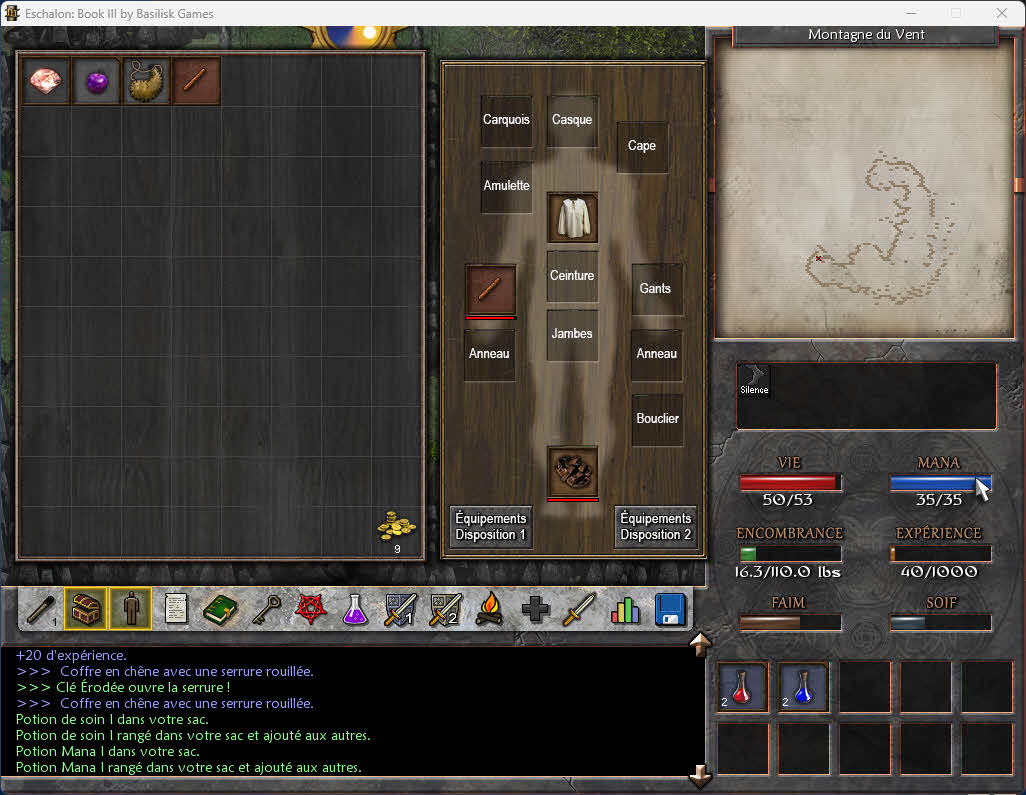Viewport: 1026px width, 795px height.
Task: Use the blue mana potion quick slot
Action: 803,686
